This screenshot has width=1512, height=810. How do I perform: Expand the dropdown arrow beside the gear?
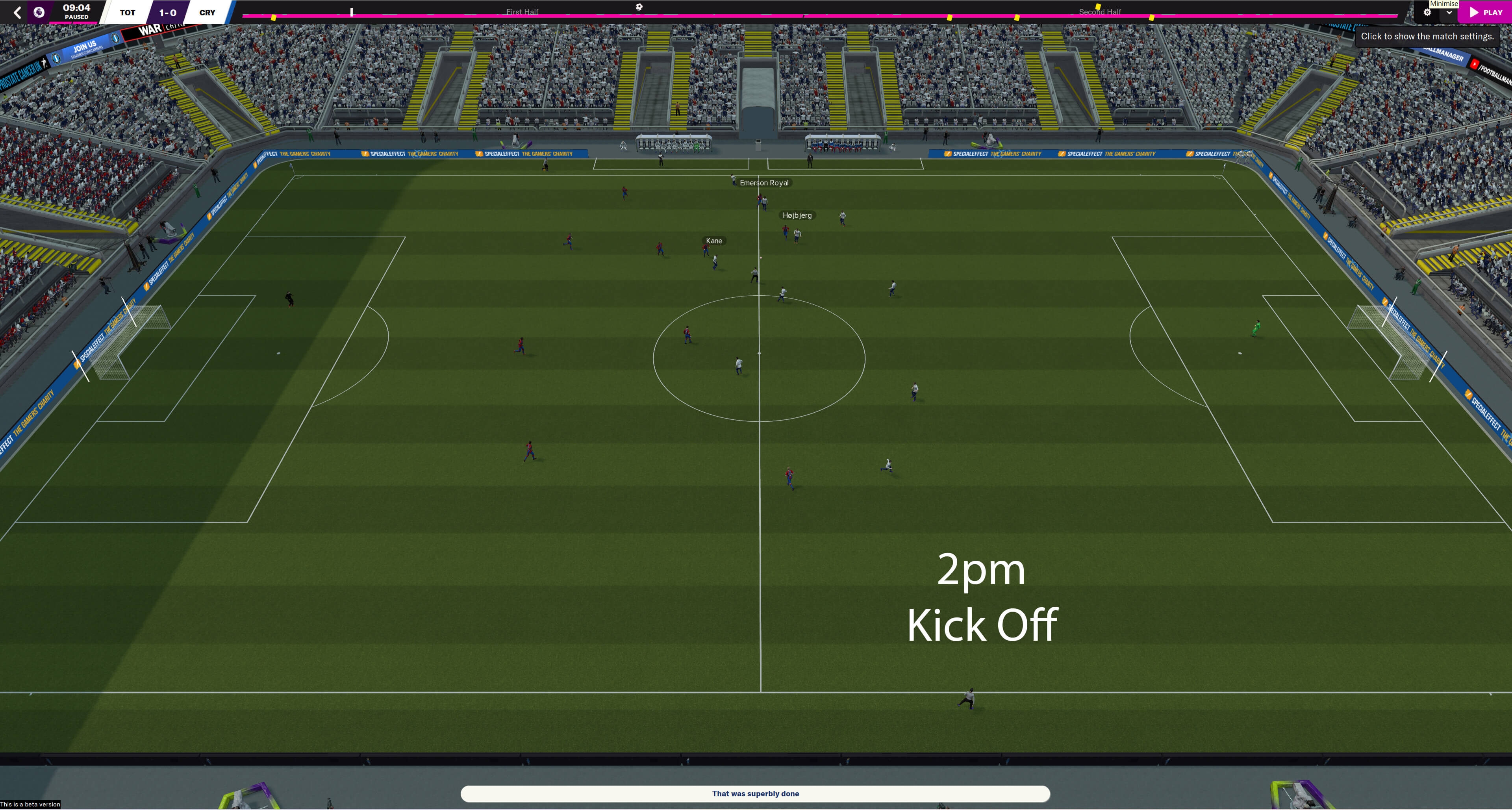[1449, 12]
